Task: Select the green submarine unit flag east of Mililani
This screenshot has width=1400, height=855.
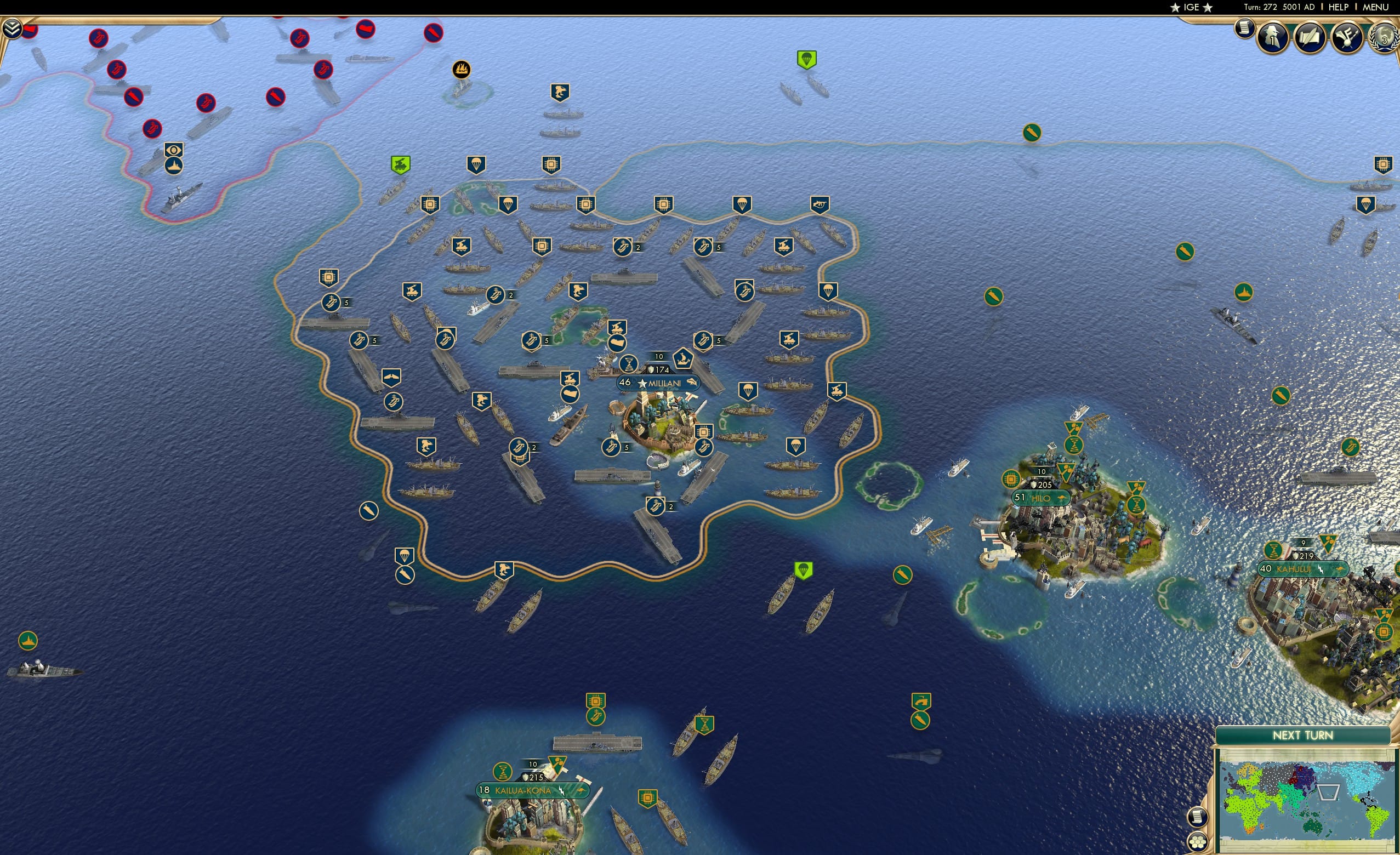Action: 994,297
